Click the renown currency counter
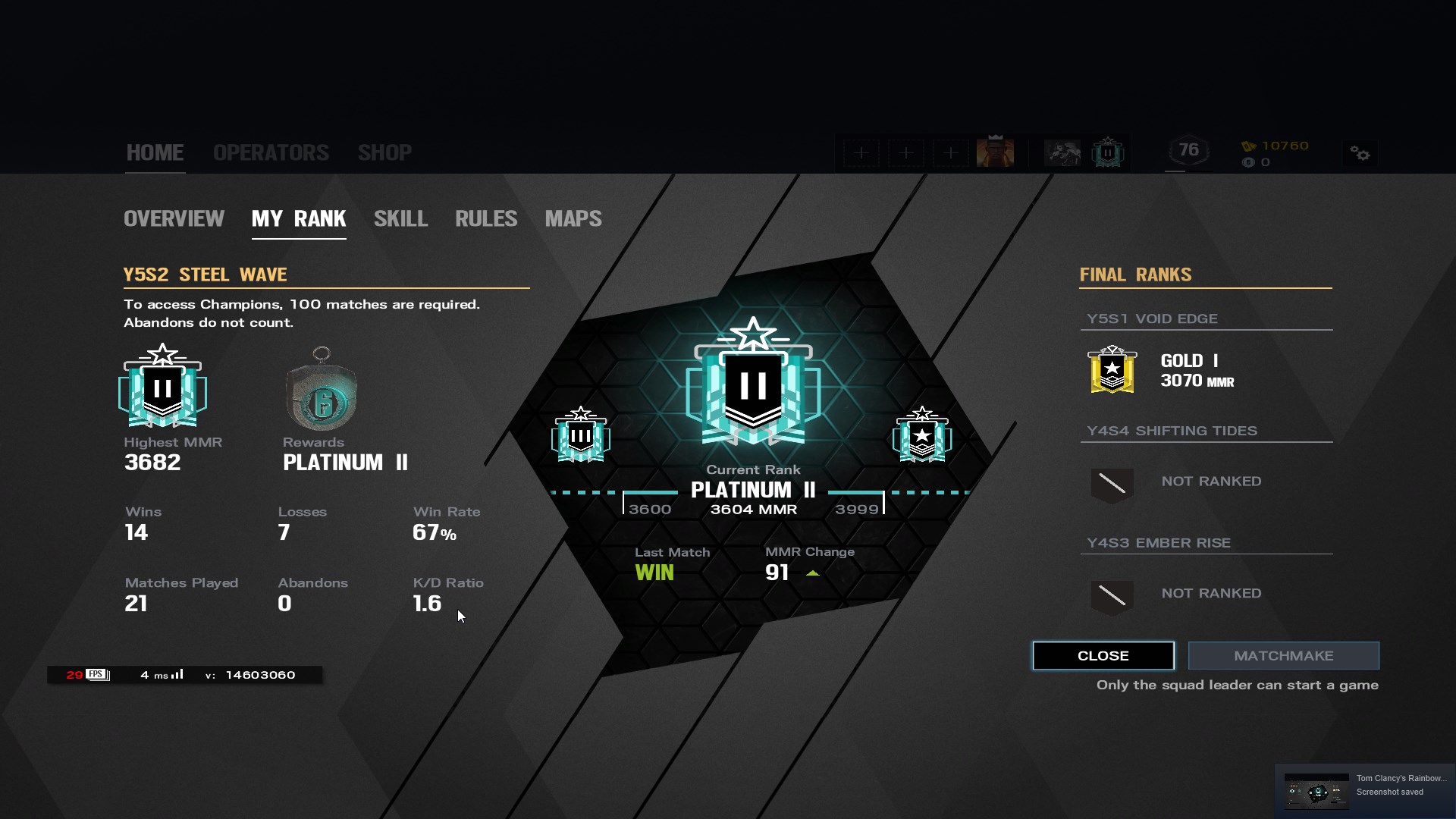 tap(1276, 146)
